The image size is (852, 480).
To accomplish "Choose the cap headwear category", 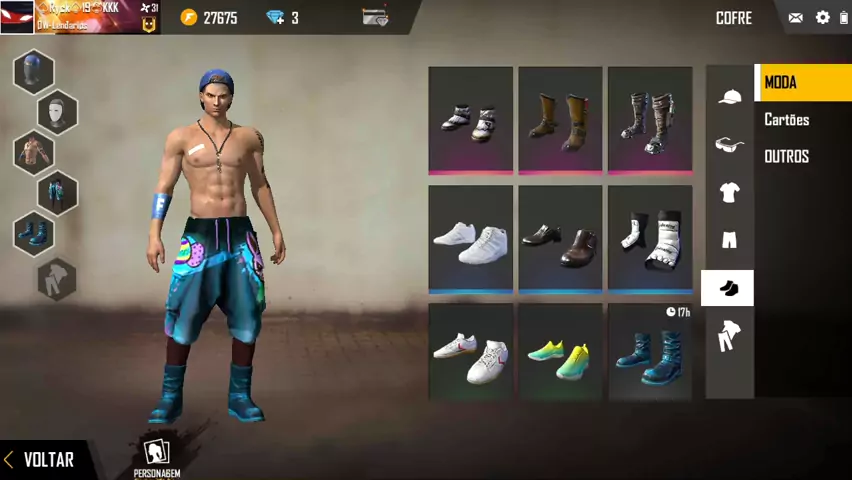I will (x=729, y=97).
